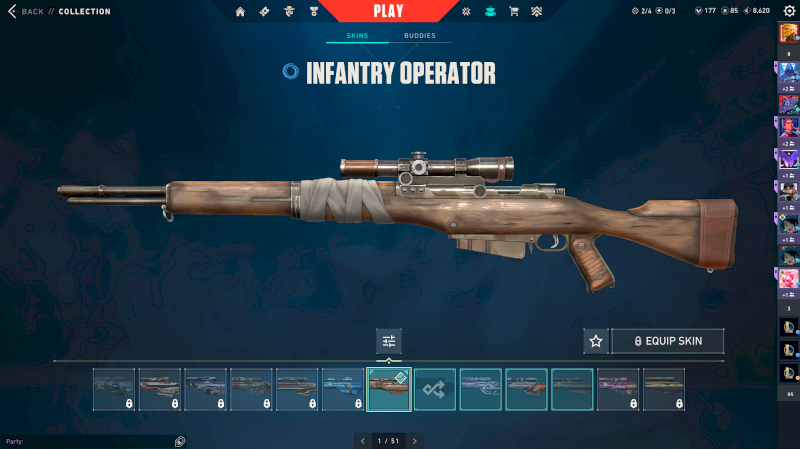The image size is (800, 449).
Task: Click the top friend avatar in social panel
Action: 789,33
